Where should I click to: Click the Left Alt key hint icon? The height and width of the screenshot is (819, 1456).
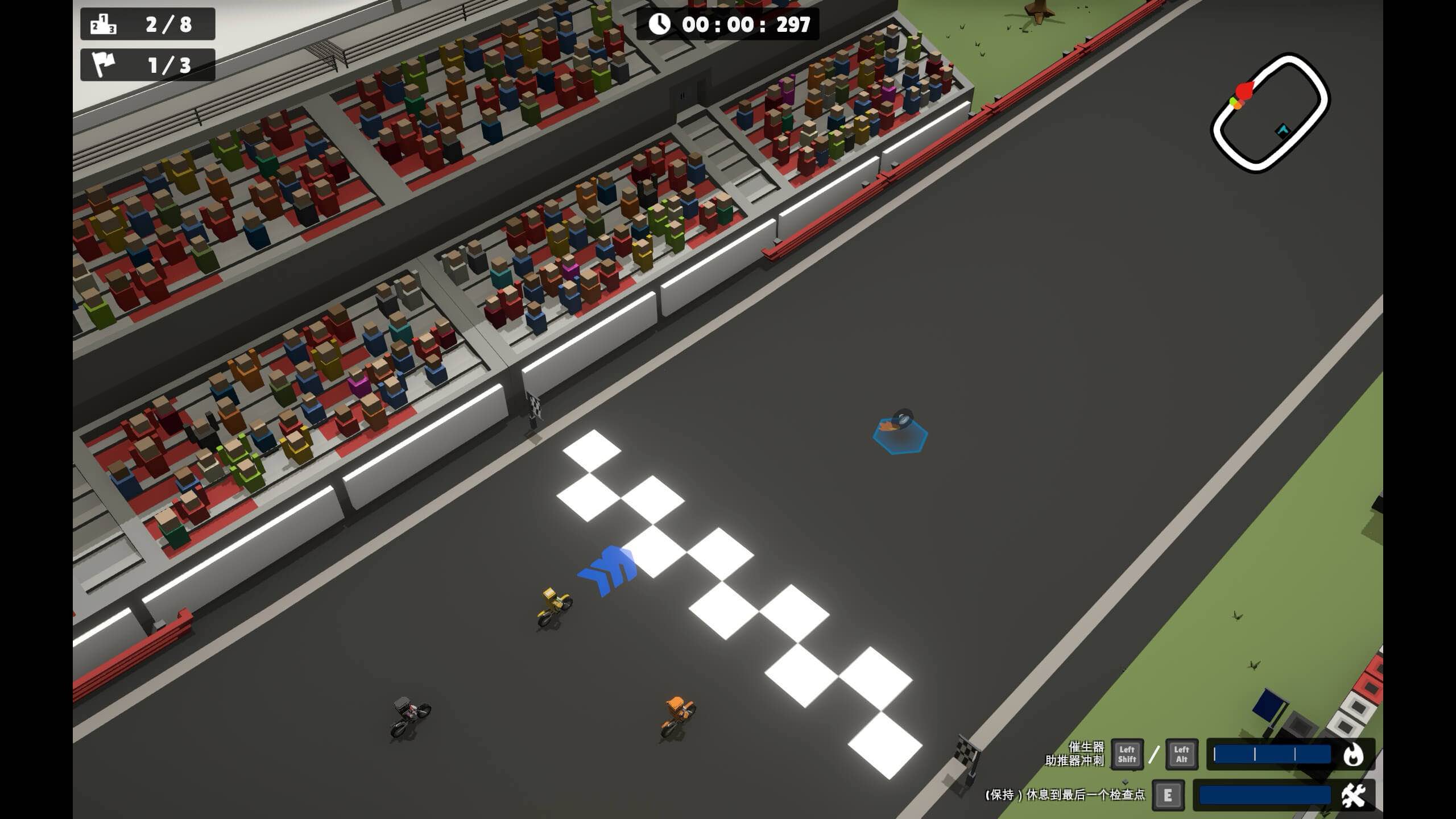tap(1182, 755)
